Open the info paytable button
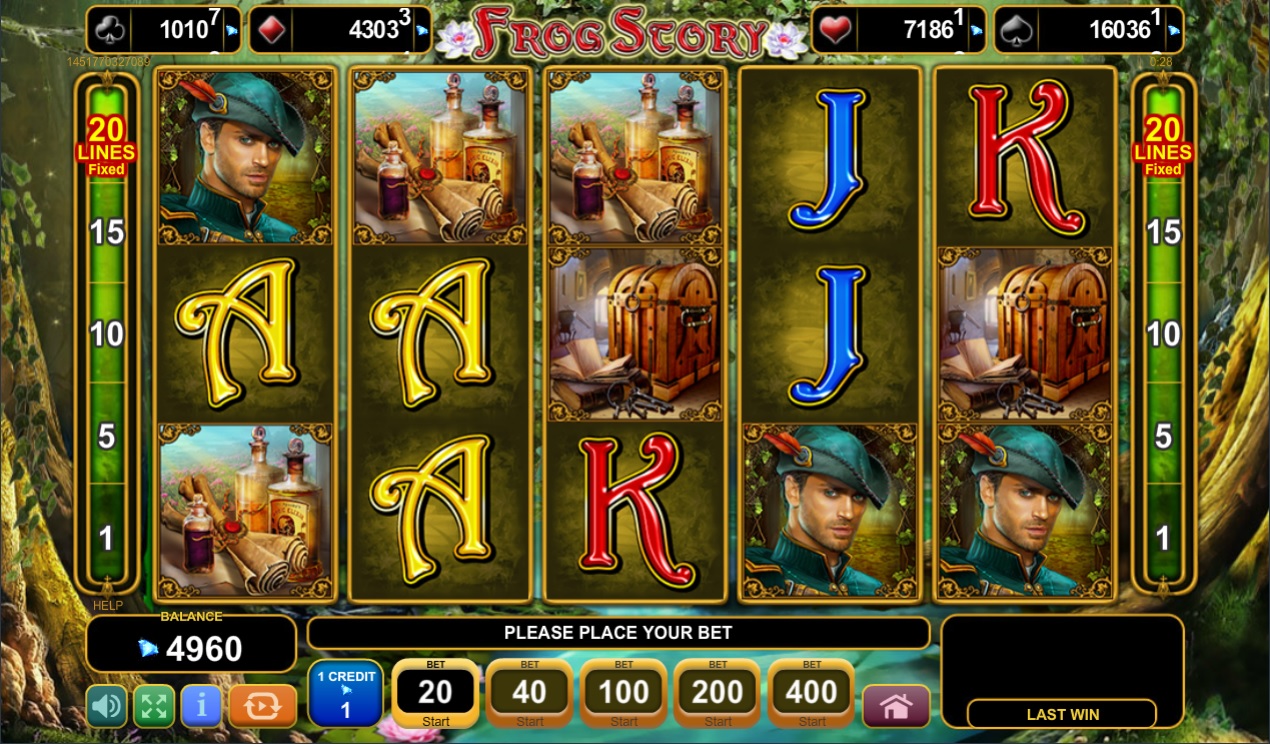 [x=201, y=706]
